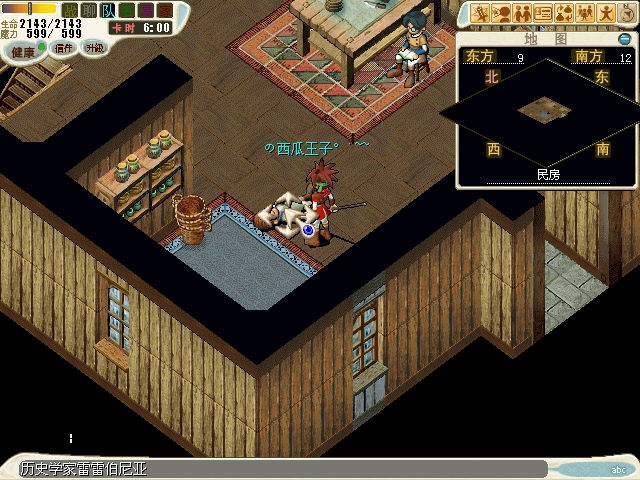Toggle the 队 team switch
Image resolution: width=640 pixels, height=480 pixels.
(108, 10)
